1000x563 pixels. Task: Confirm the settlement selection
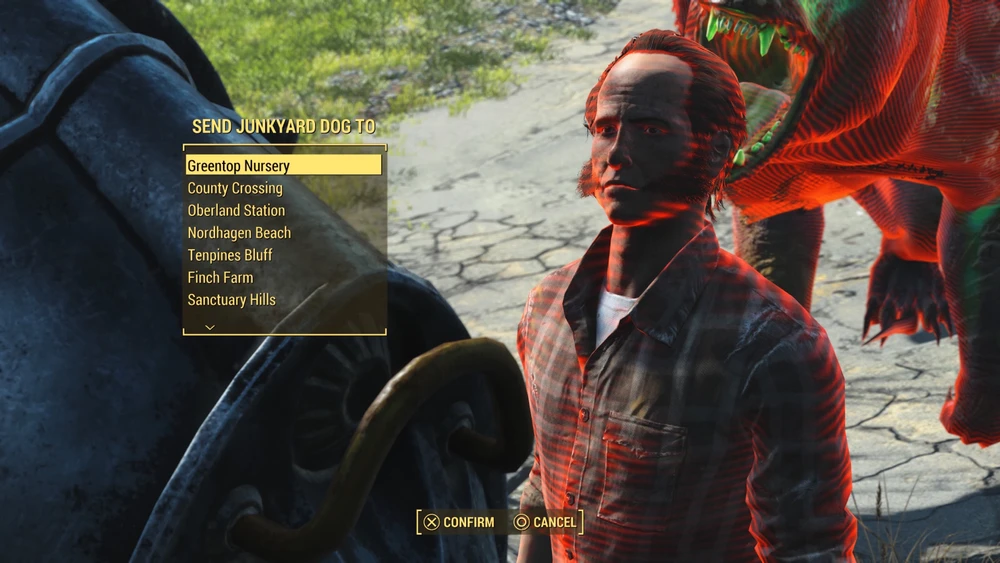[x=459, y=522]
